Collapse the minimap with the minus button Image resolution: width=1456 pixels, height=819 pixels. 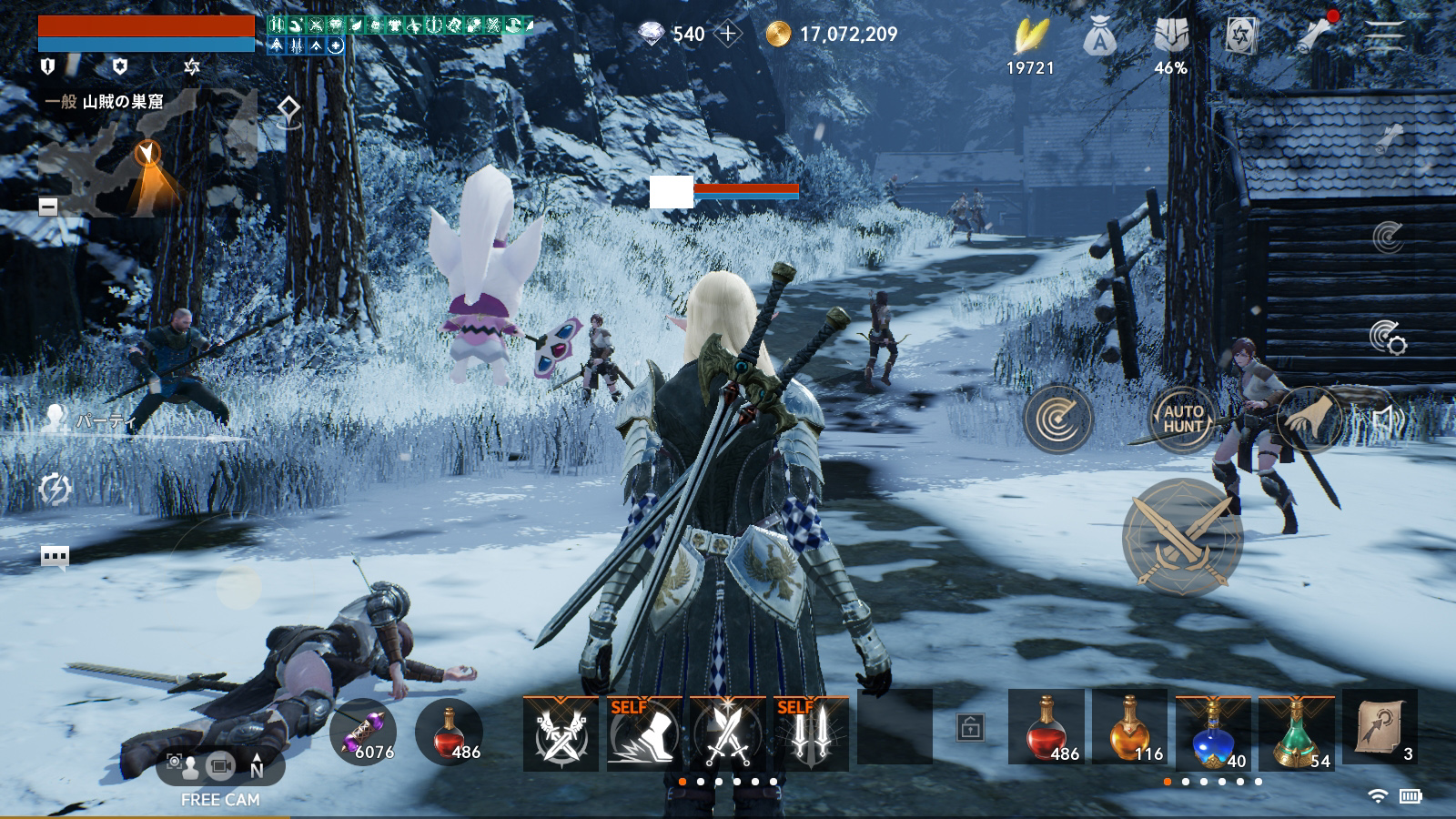click(48, 207)
